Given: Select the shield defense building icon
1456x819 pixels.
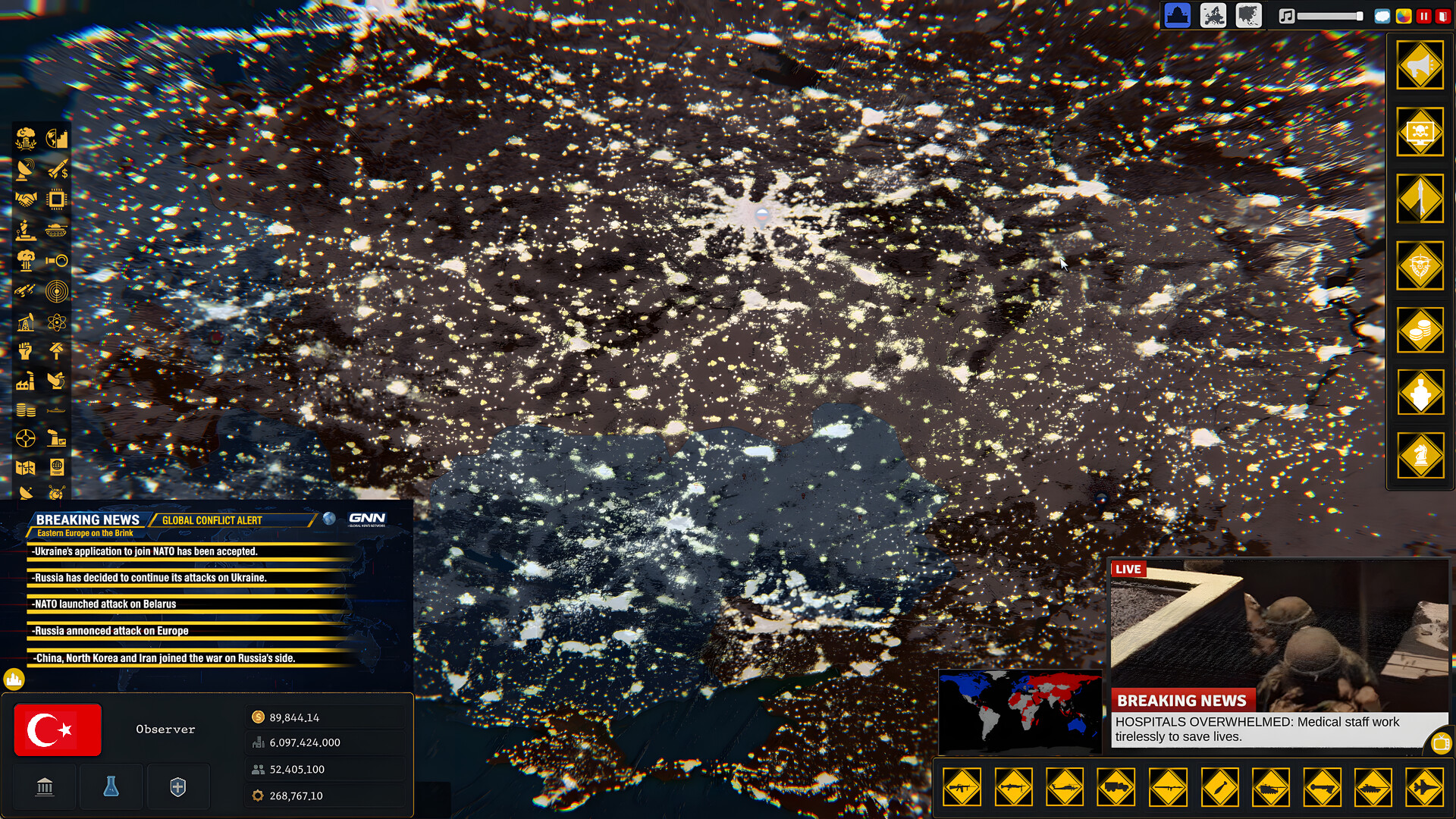Looking at the screenshot, I should click(177, 786).
